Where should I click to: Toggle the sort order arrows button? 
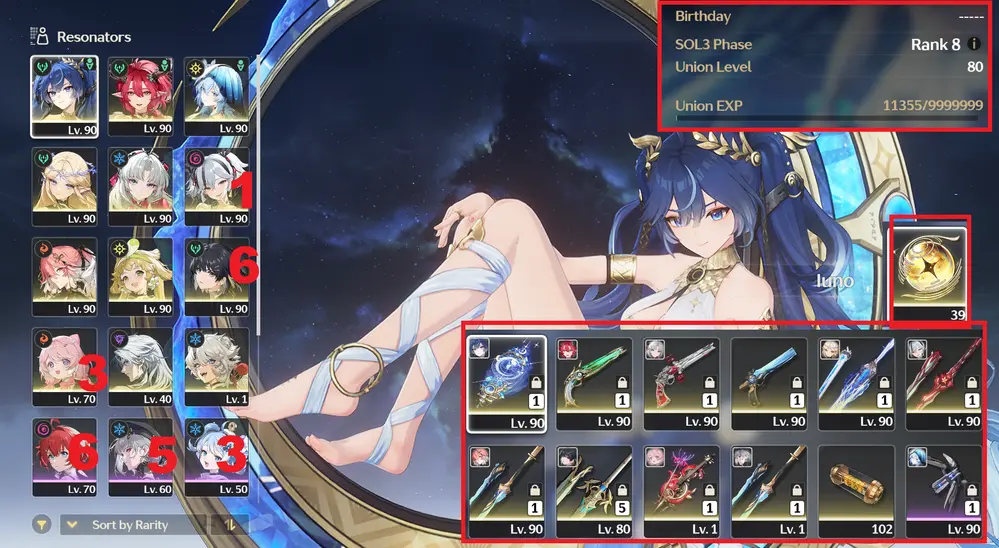click(231, 525)
